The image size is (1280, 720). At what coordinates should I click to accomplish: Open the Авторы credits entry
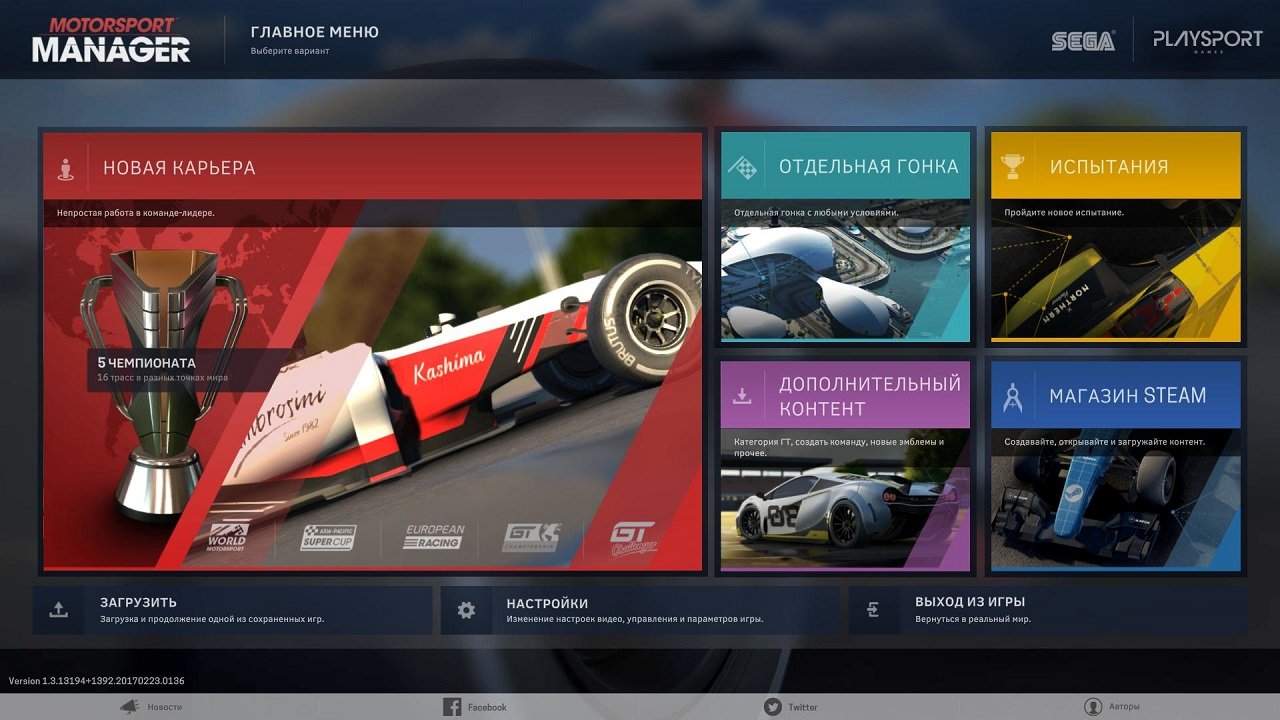coord(1125,706)
